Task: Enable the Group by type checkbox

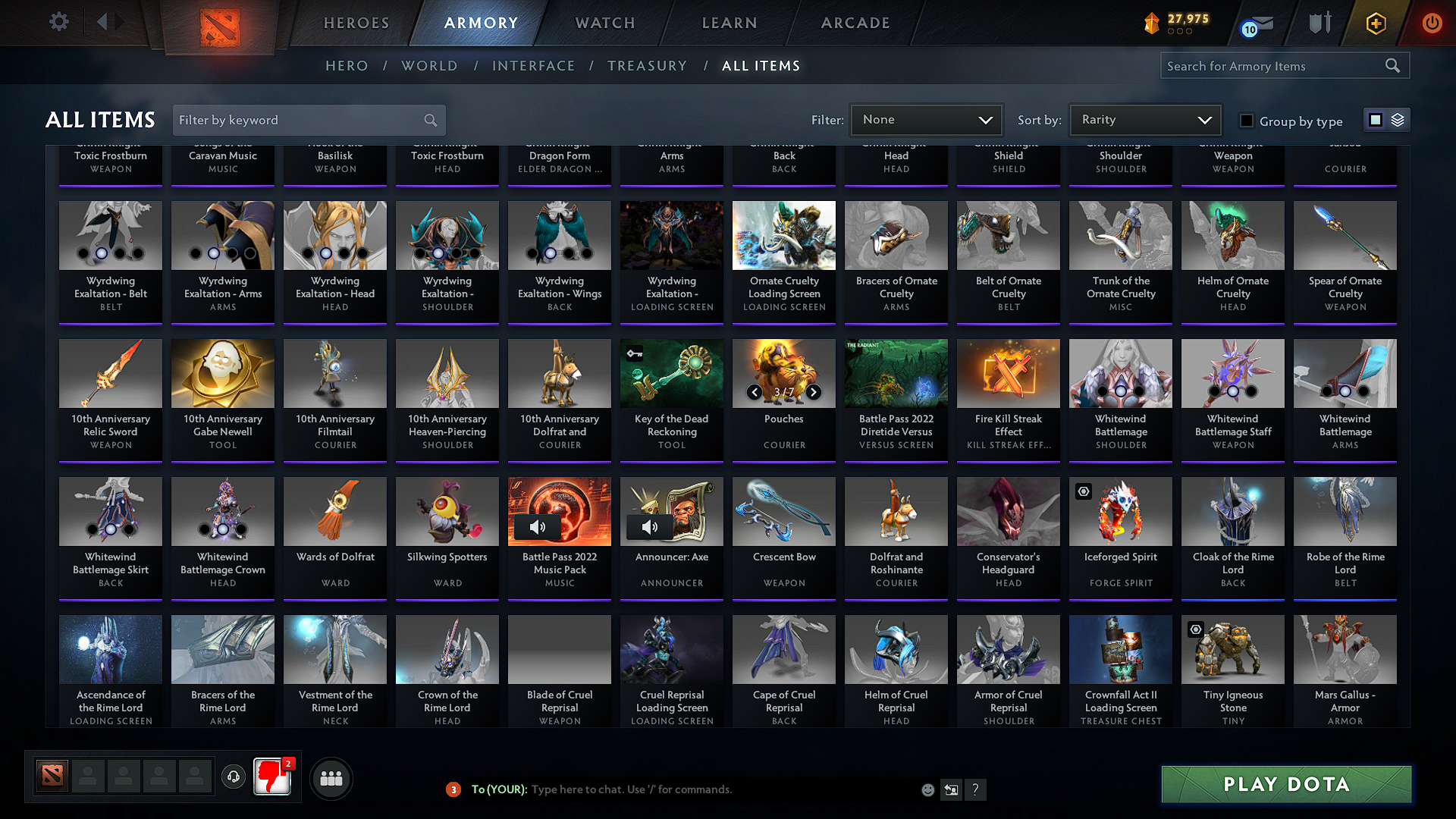Action: point(1246,121)
